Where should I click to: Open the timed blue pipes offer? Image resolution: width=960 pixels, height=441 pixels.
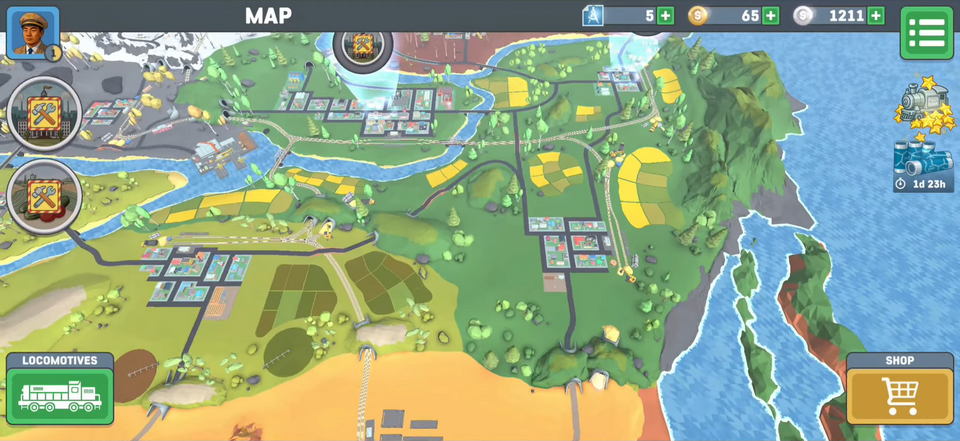click(x=923, y=165)
